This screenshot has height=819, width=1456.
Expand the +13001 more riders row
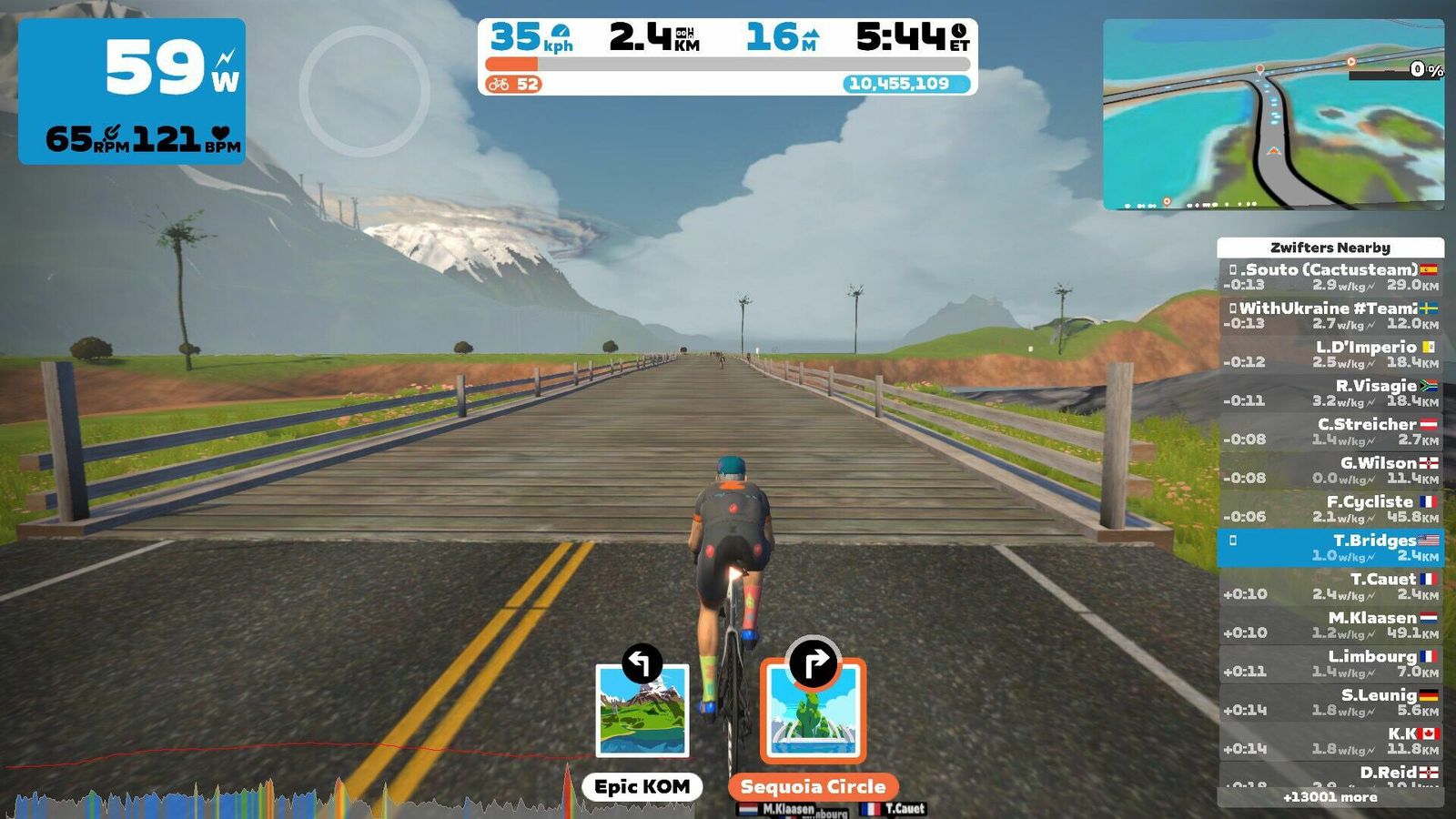click(x=1330, y=797)
